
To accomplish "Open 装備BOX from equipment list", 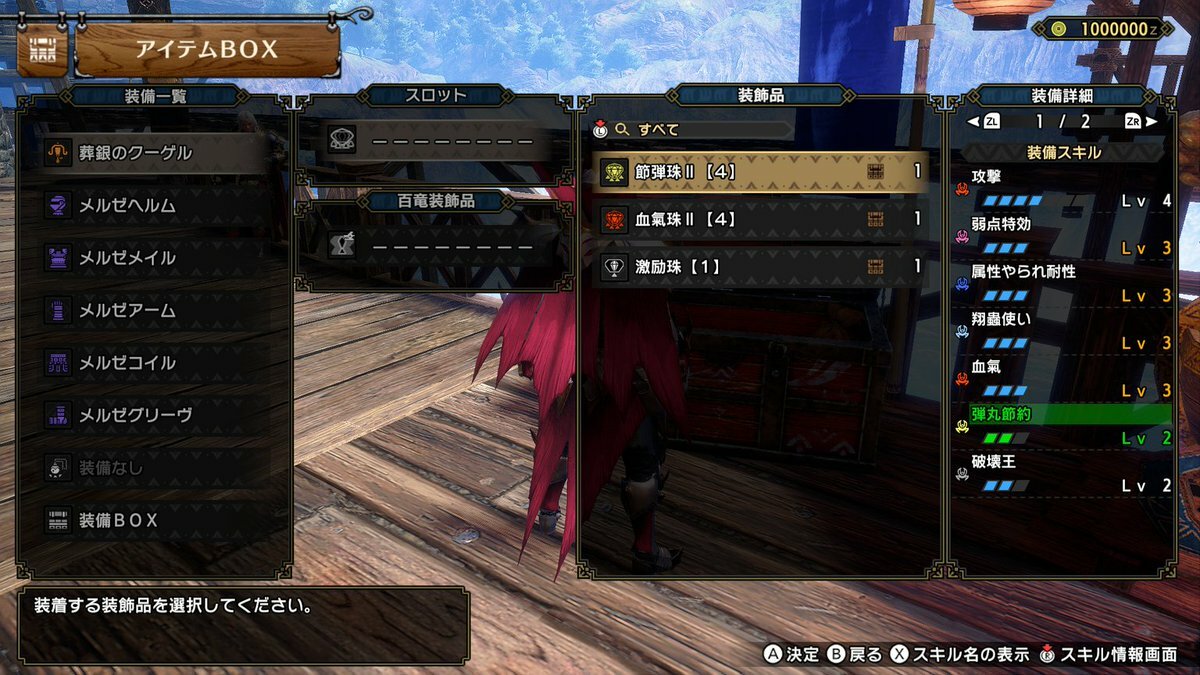I will [155, 520].
